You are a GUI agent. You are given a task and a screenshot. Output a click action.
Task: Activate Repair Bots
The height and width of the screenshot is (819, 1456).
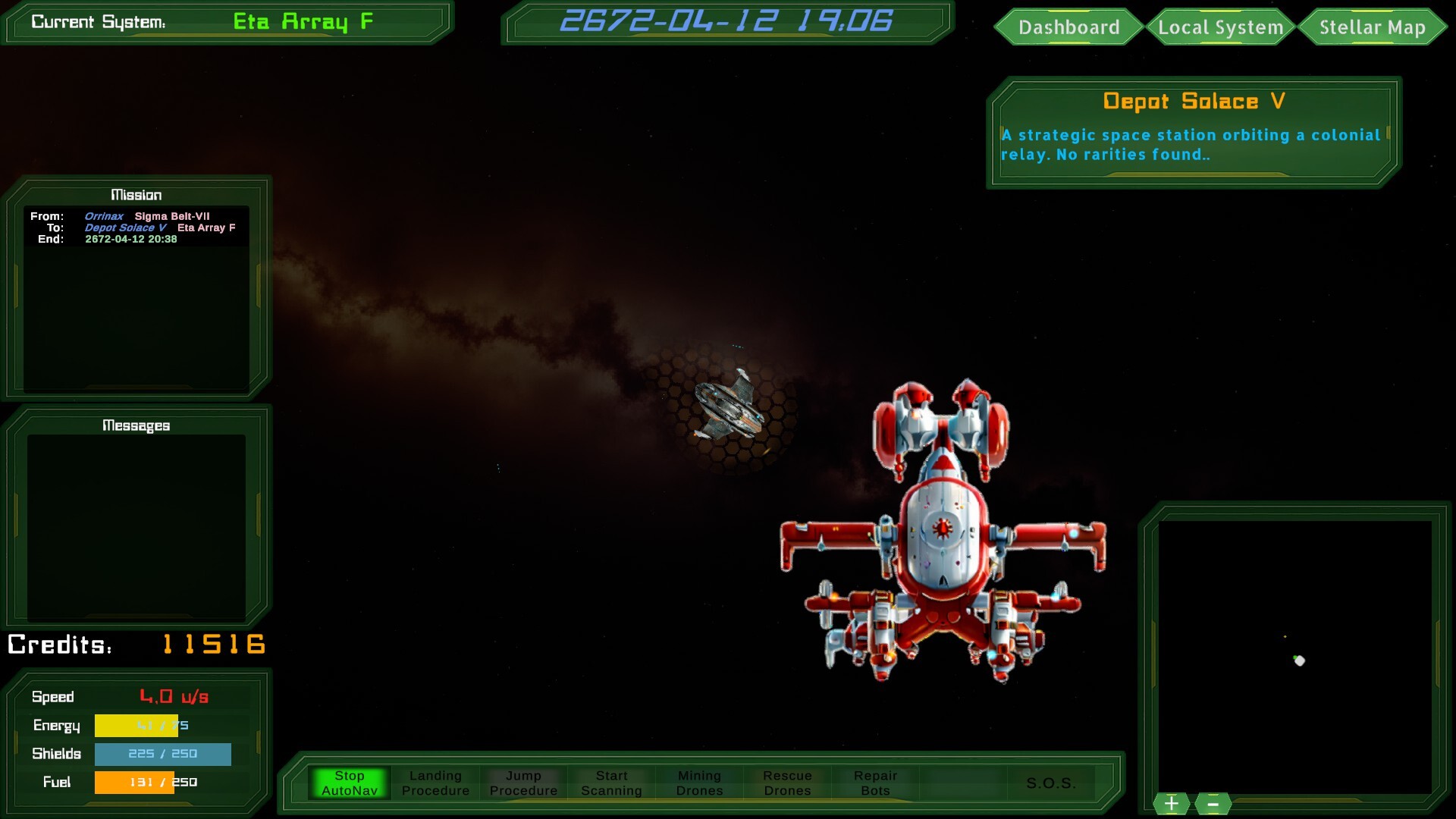coord(876,783)
